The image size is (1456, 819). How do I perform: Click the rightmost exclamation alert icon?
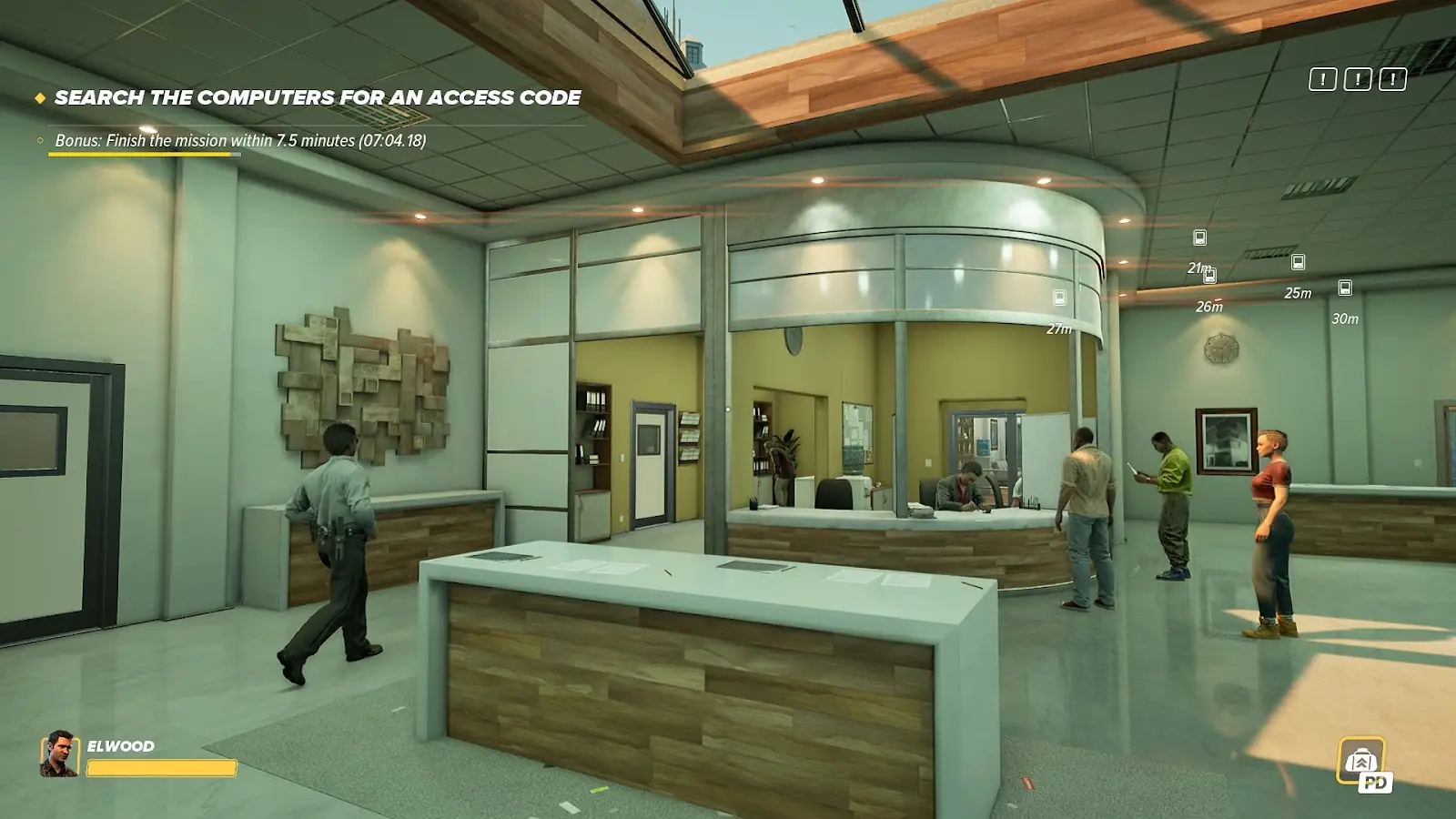pos(1392,79)
